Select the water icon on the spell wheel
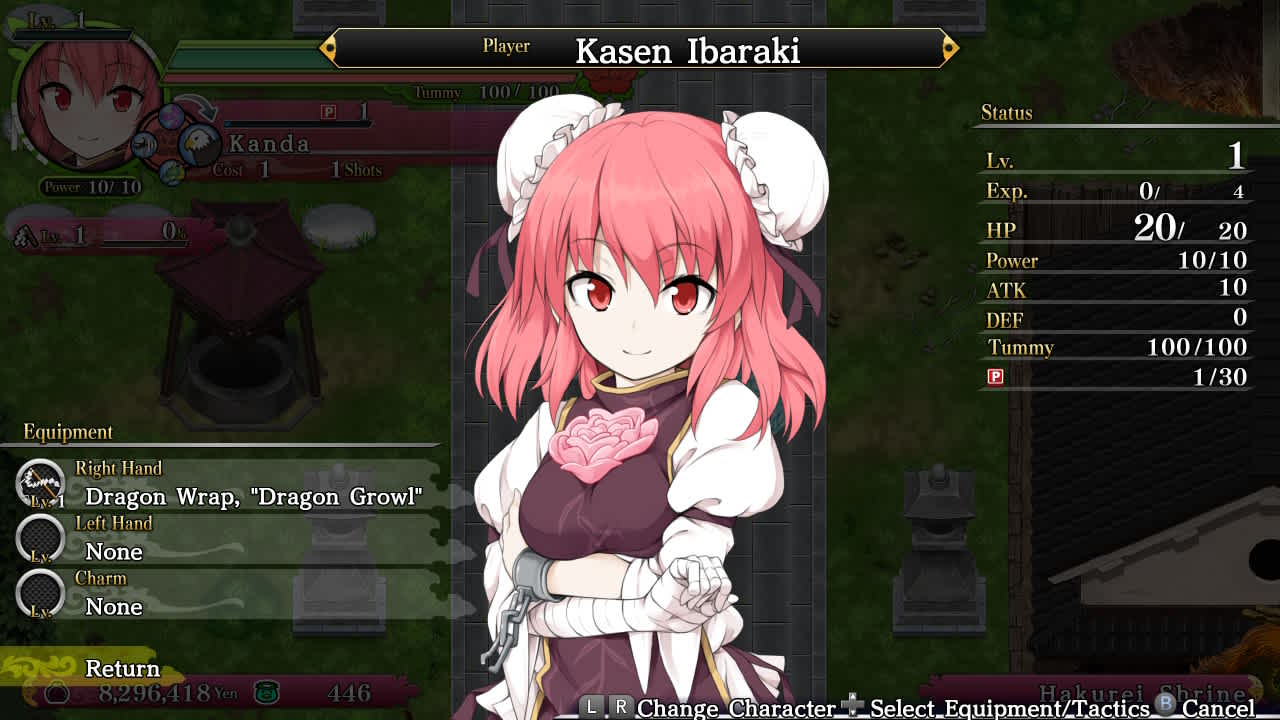The image size is (1280, 720). (144, 144)
